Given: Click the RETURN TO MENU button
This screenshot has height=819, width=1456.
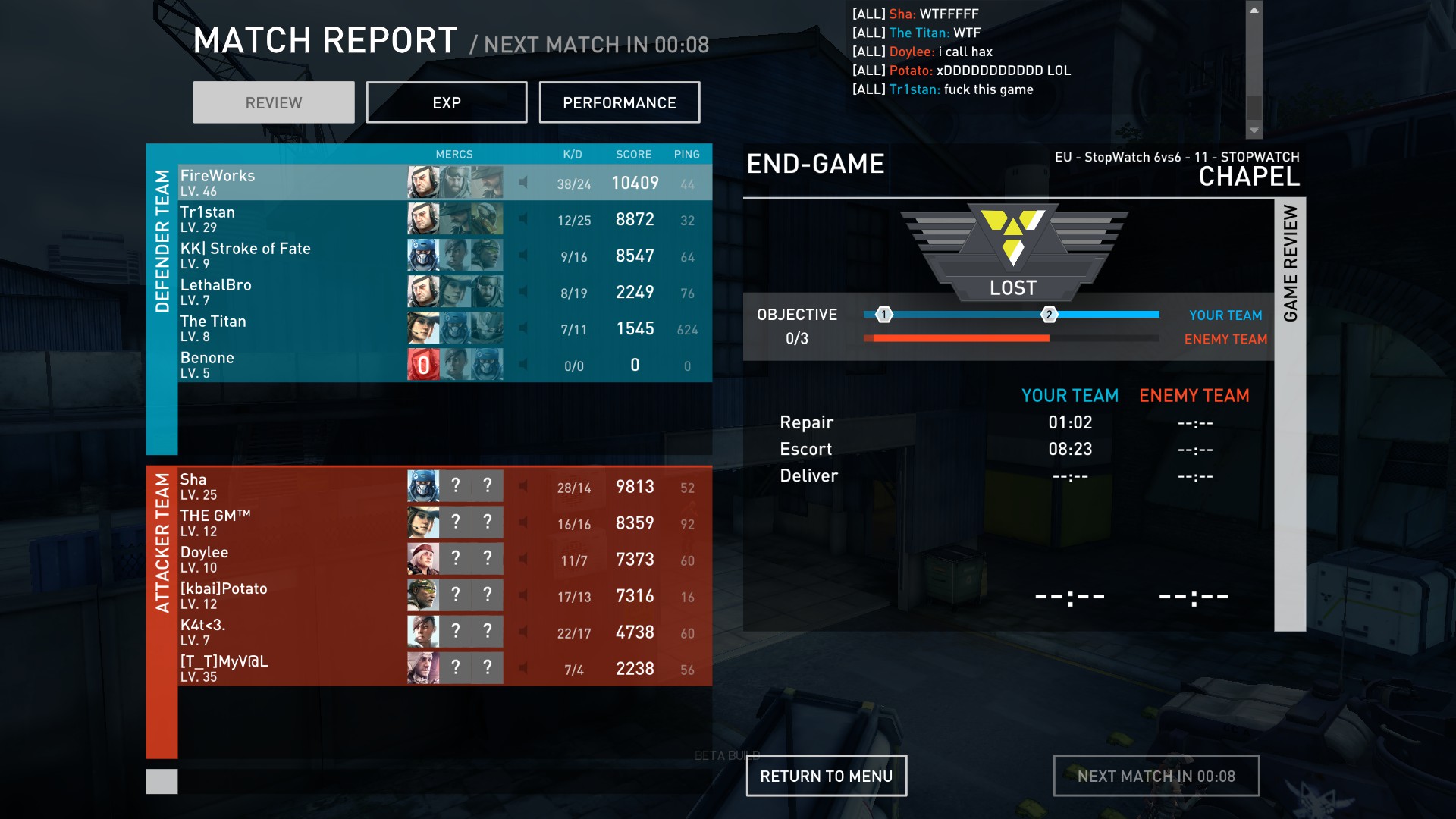Looking at the screenshot, I should pos(826,776).
